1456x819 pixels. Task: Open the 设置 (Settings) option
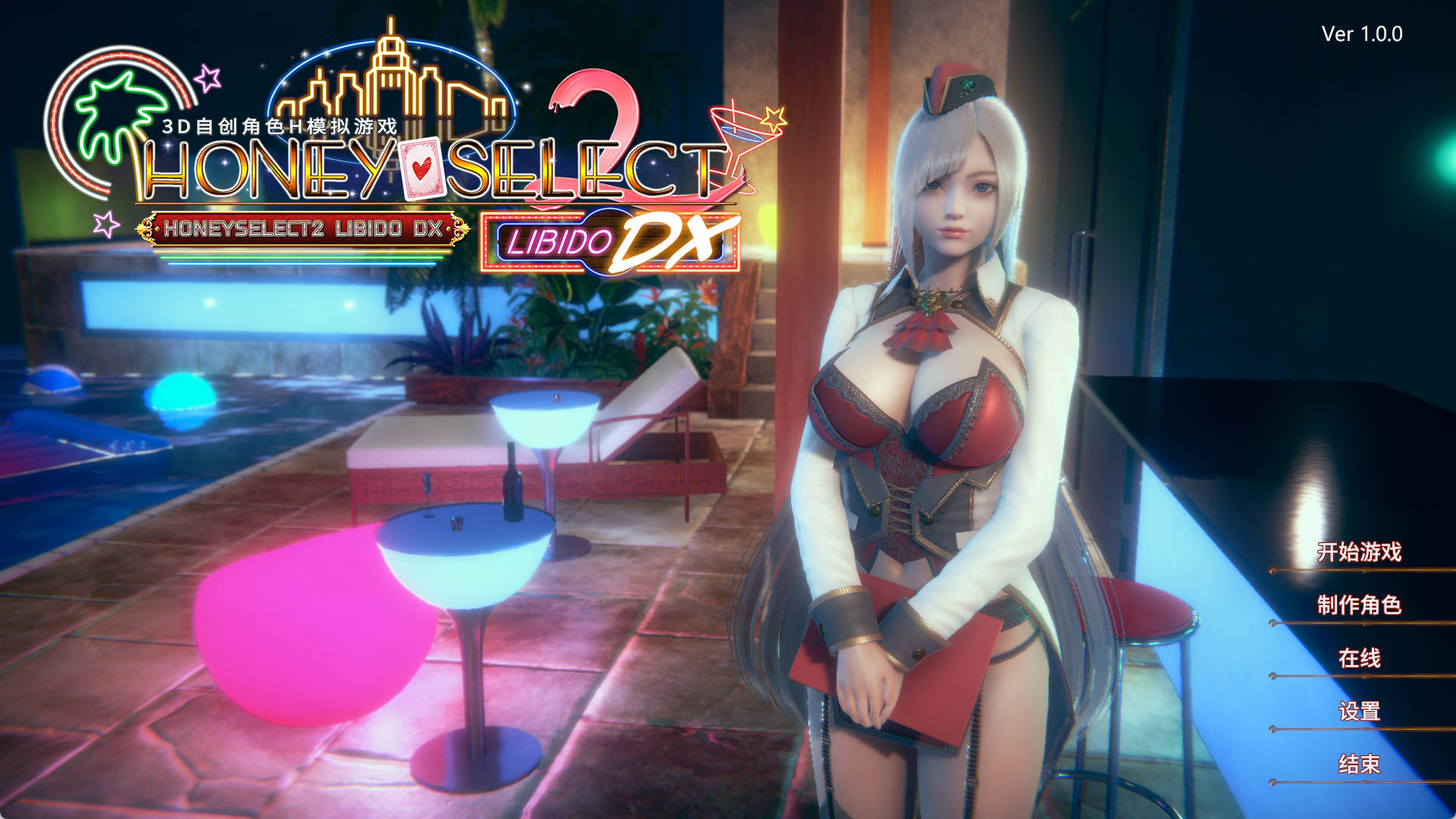coord(1359,711)
